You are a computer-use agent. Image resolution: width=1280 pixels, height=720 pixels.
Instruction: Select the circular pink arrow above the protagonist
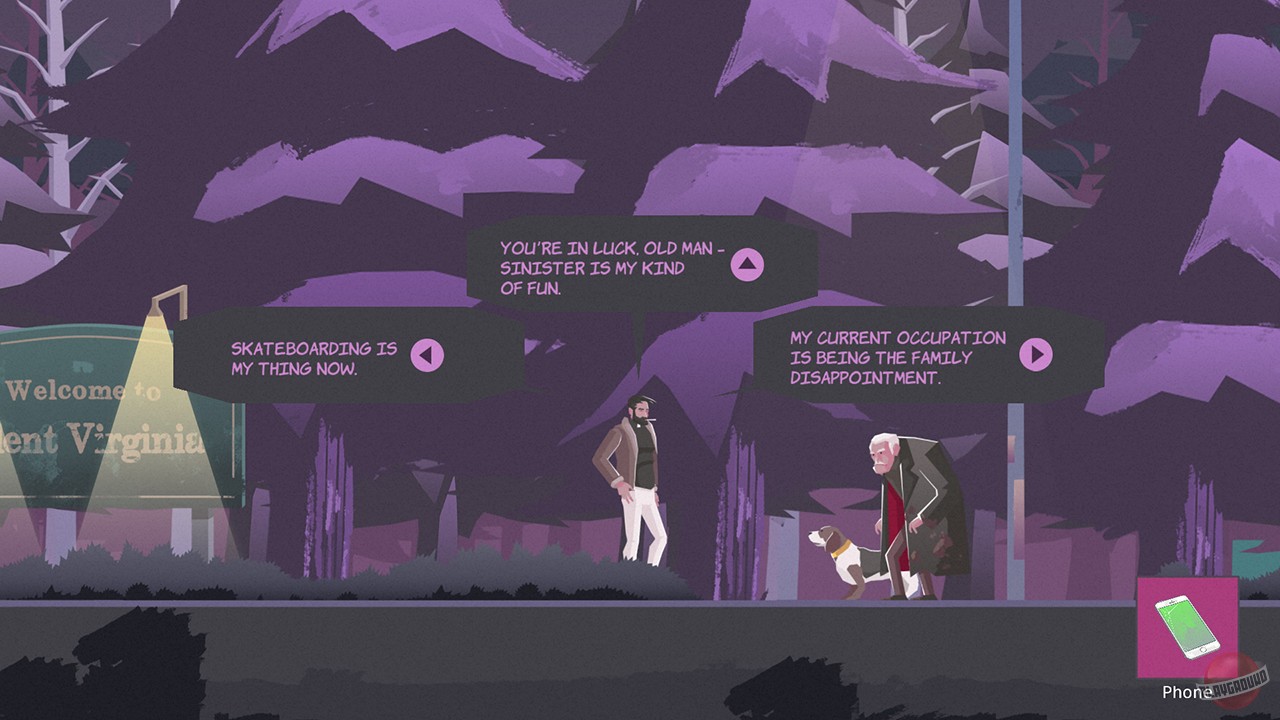tap(747, 267)
